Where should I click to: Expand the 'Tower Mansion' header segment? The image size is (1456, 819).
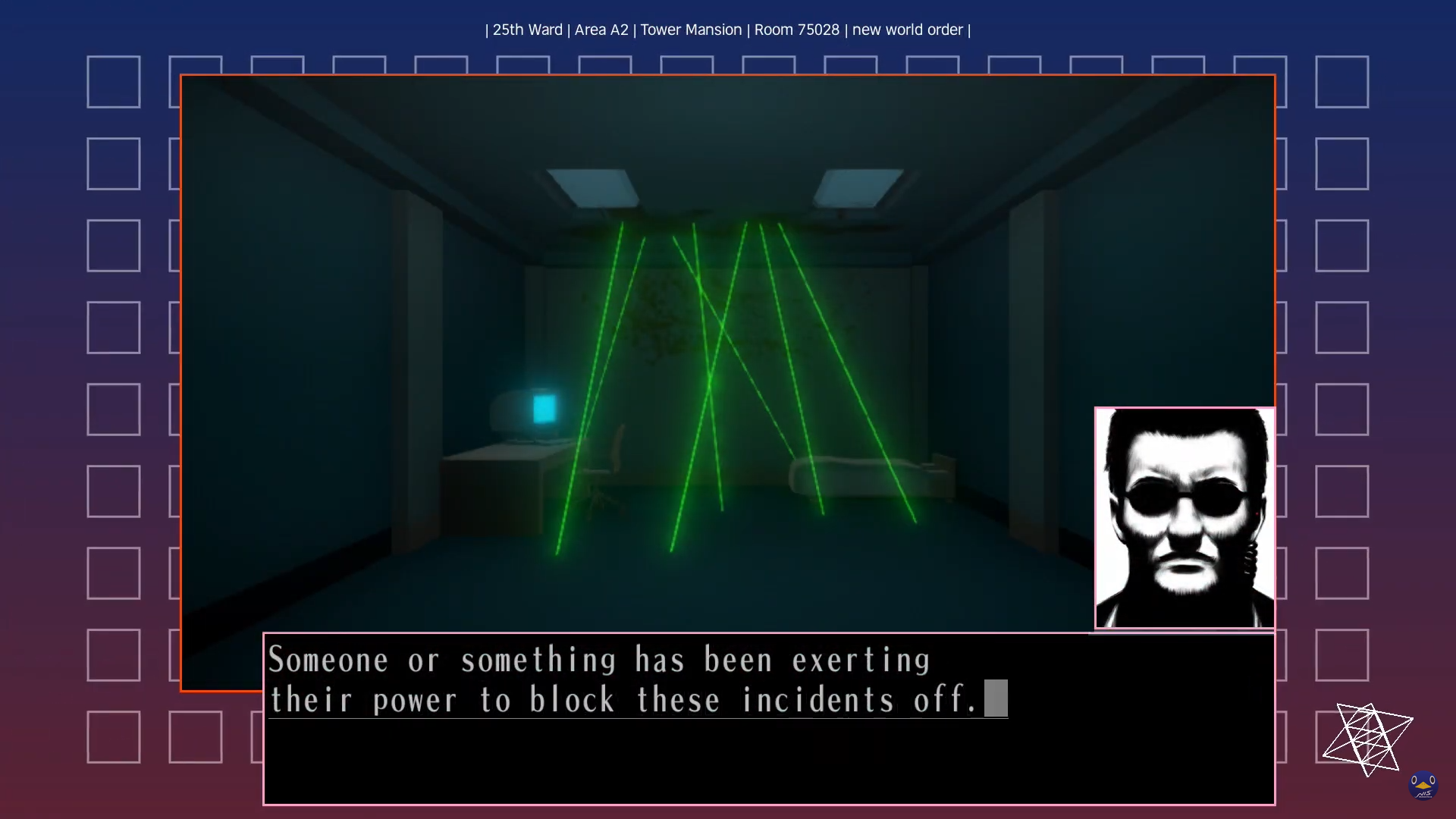[x=691, y=30]
